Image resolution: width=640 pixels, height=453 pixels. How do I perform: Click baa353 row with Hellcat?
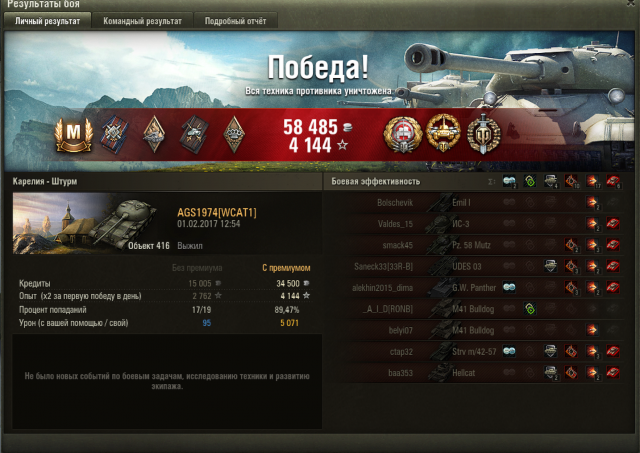[x=479, y=371]
